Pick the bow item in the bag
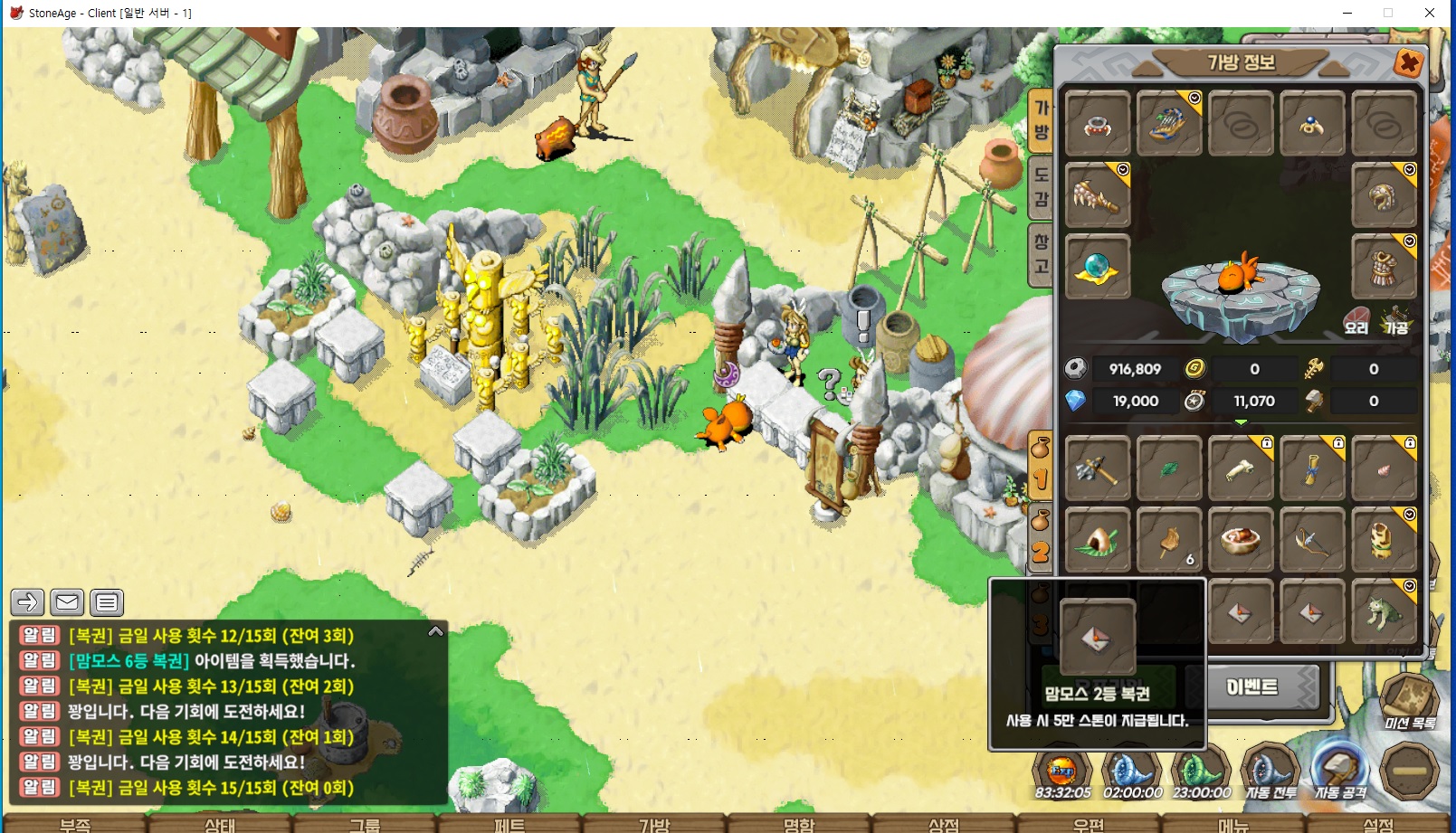 click(1311, 541)
